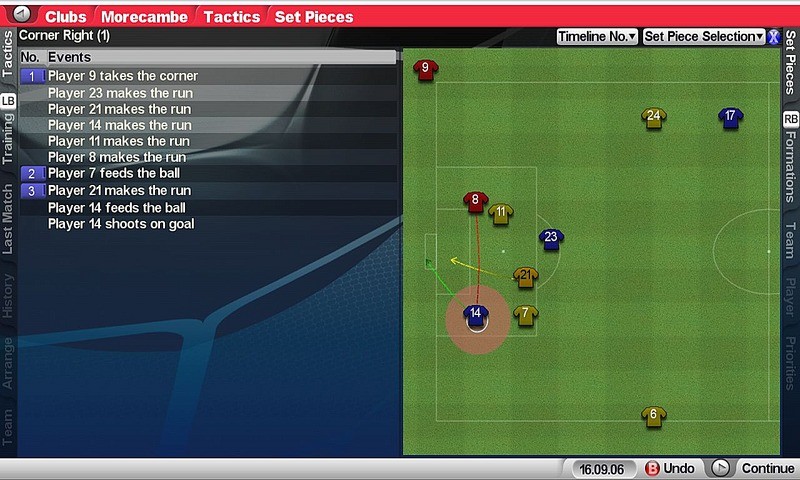Pick the 'Player 14 shoots on goal' event
800x480 pixels.
[x=121, y=224]
